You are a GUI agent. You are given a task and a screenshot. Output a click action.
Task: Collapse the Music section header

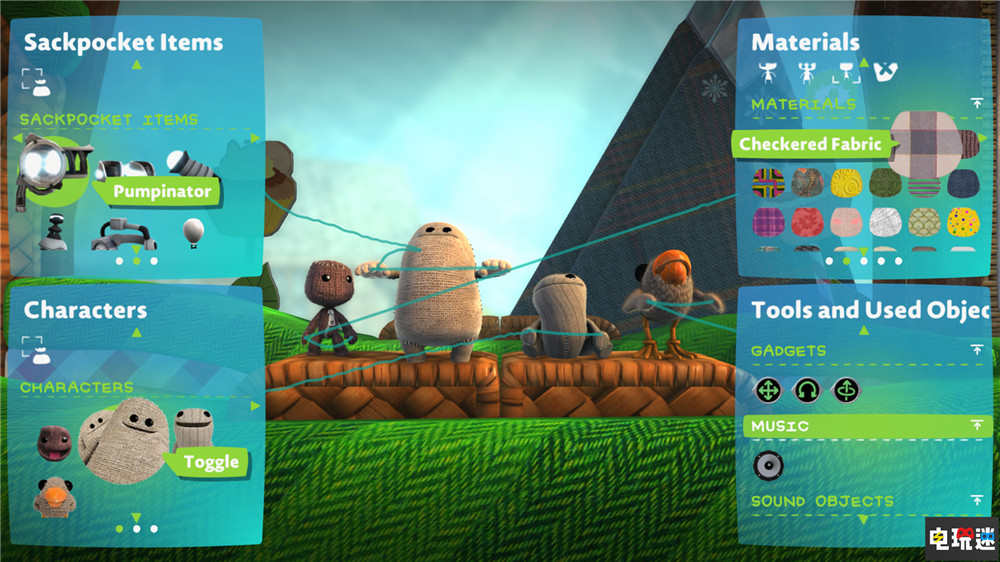(x=976, y=426)
